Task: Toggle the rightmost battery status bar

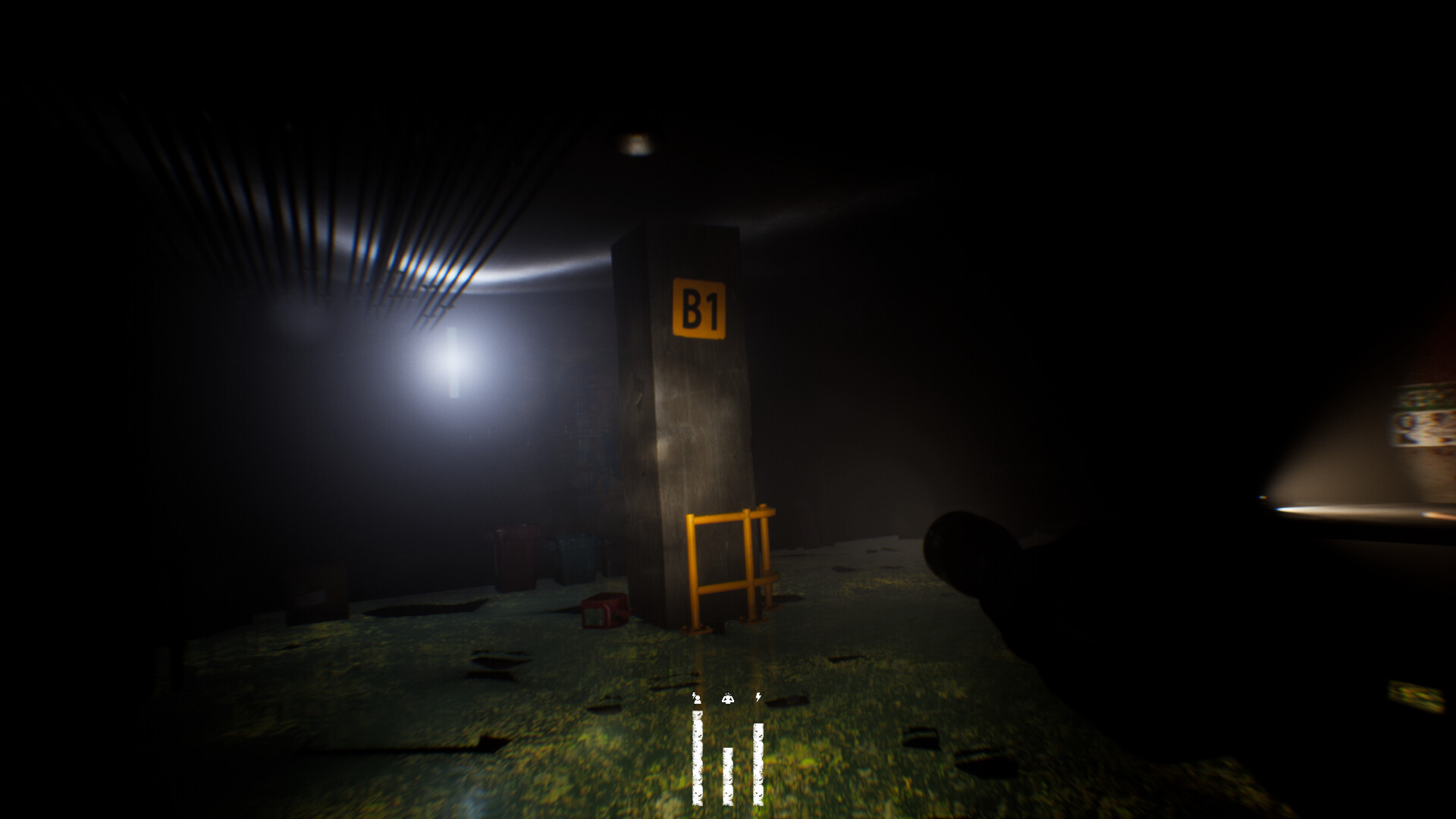Action: point(758,764)
